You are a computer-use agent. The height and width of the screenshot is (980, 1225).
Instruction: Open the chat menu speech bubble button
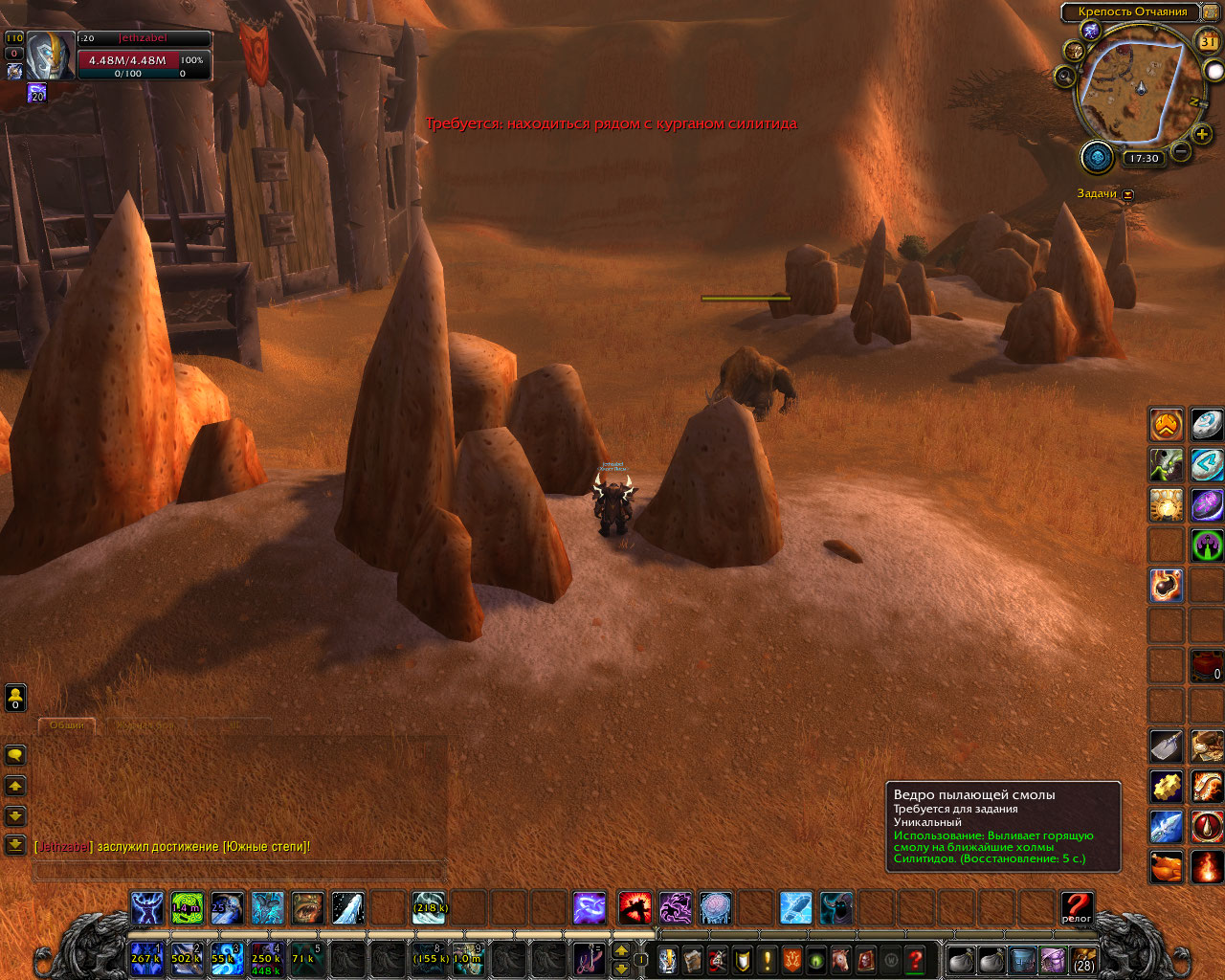coord(15,755)
